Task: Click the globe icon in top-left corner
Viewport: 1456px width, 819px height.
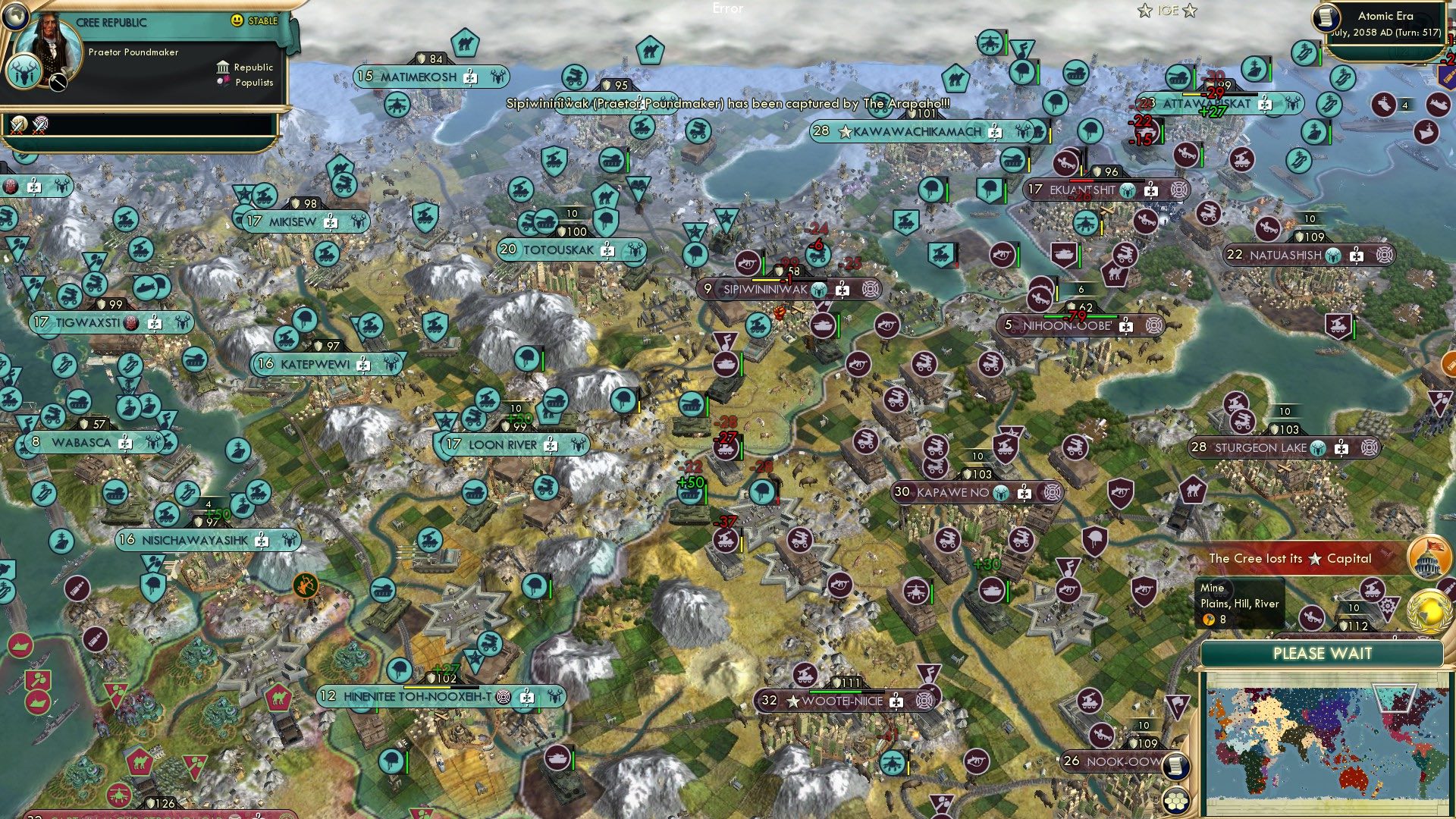Action: pos(15,17)
